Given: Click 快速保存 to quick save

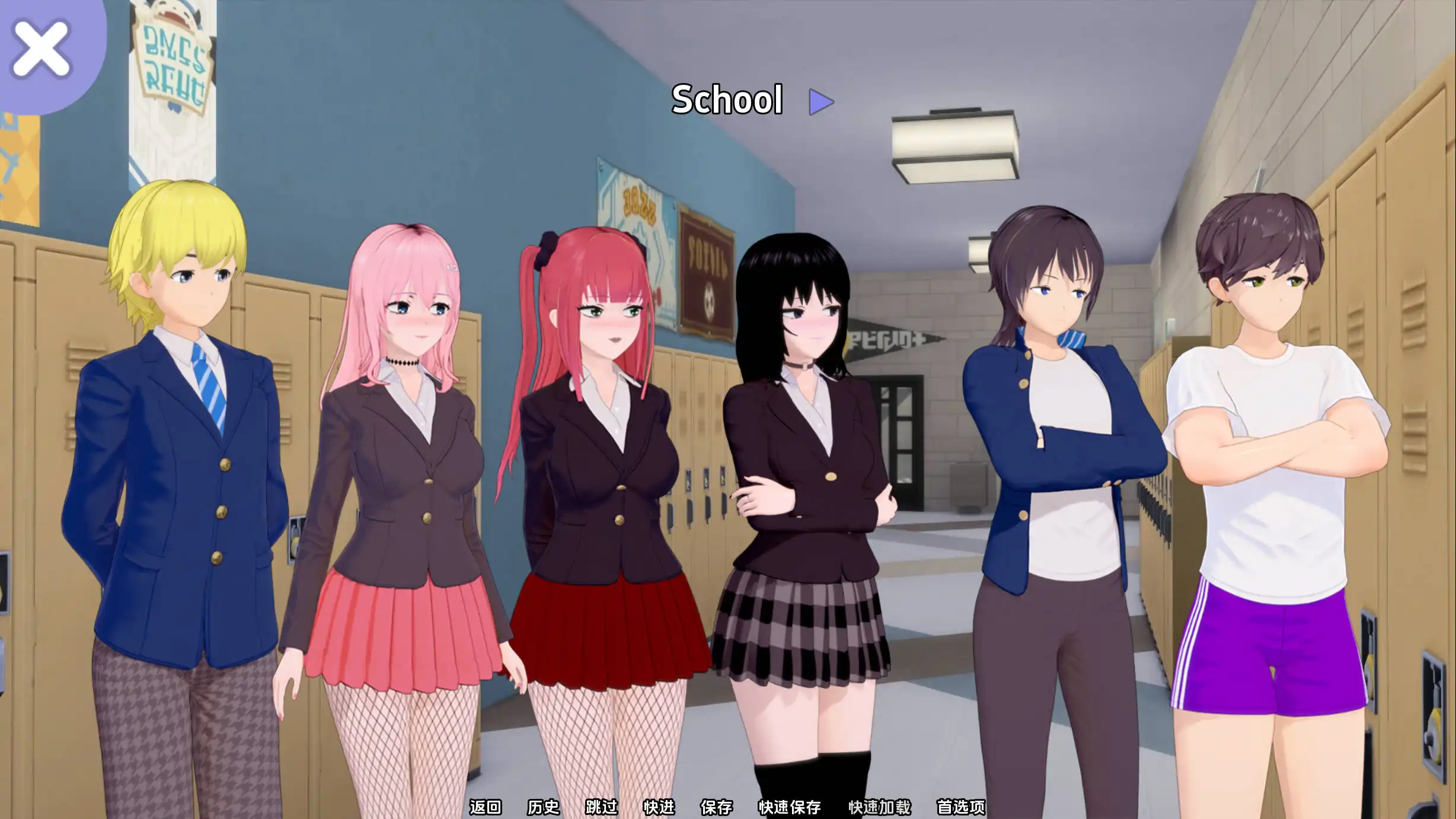Looking at the screenshot, I should (790, 807).
